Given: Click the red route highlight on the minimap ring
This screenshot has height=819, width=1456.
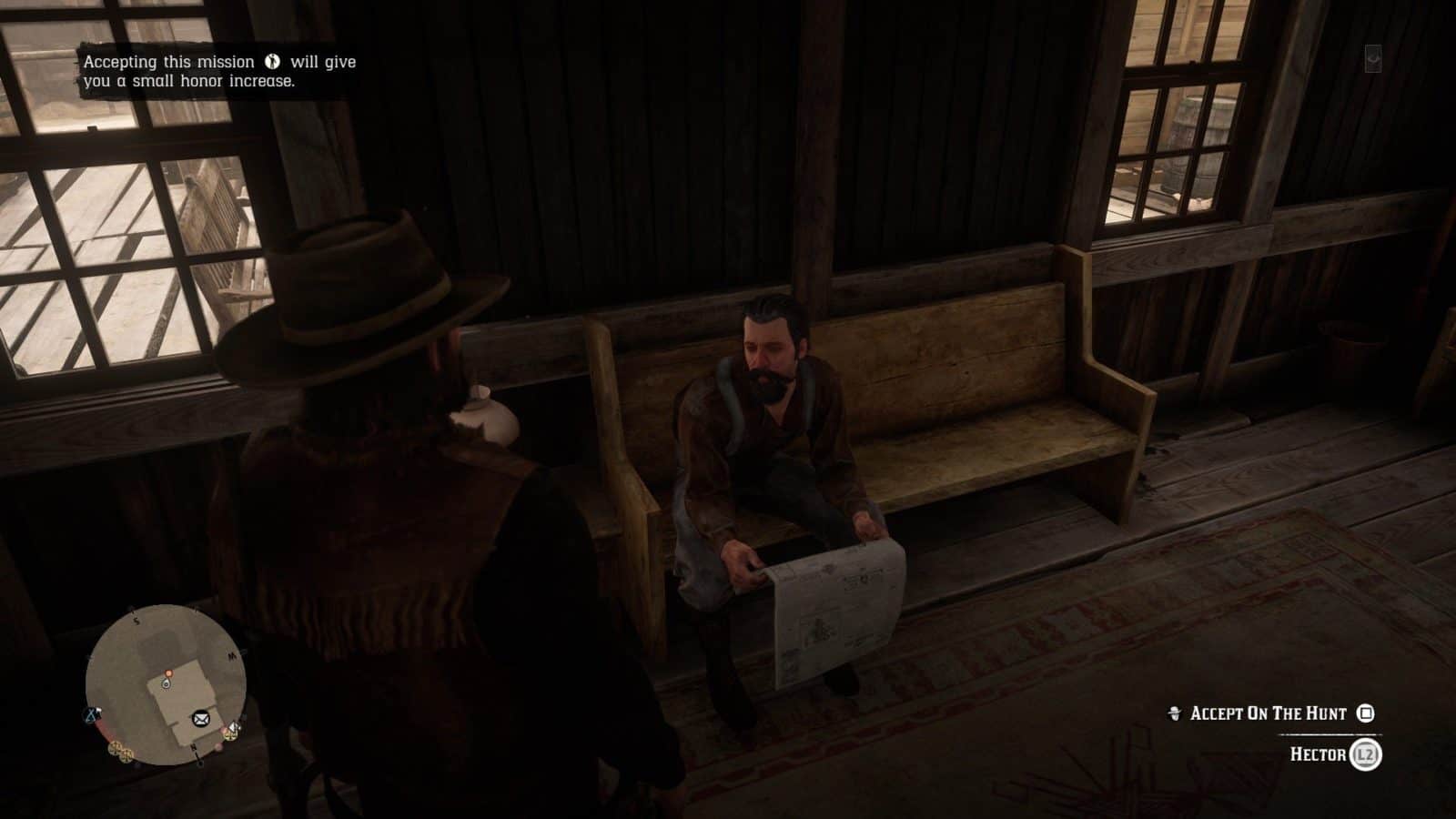Looking at the screenshot, I should [102, 727].
